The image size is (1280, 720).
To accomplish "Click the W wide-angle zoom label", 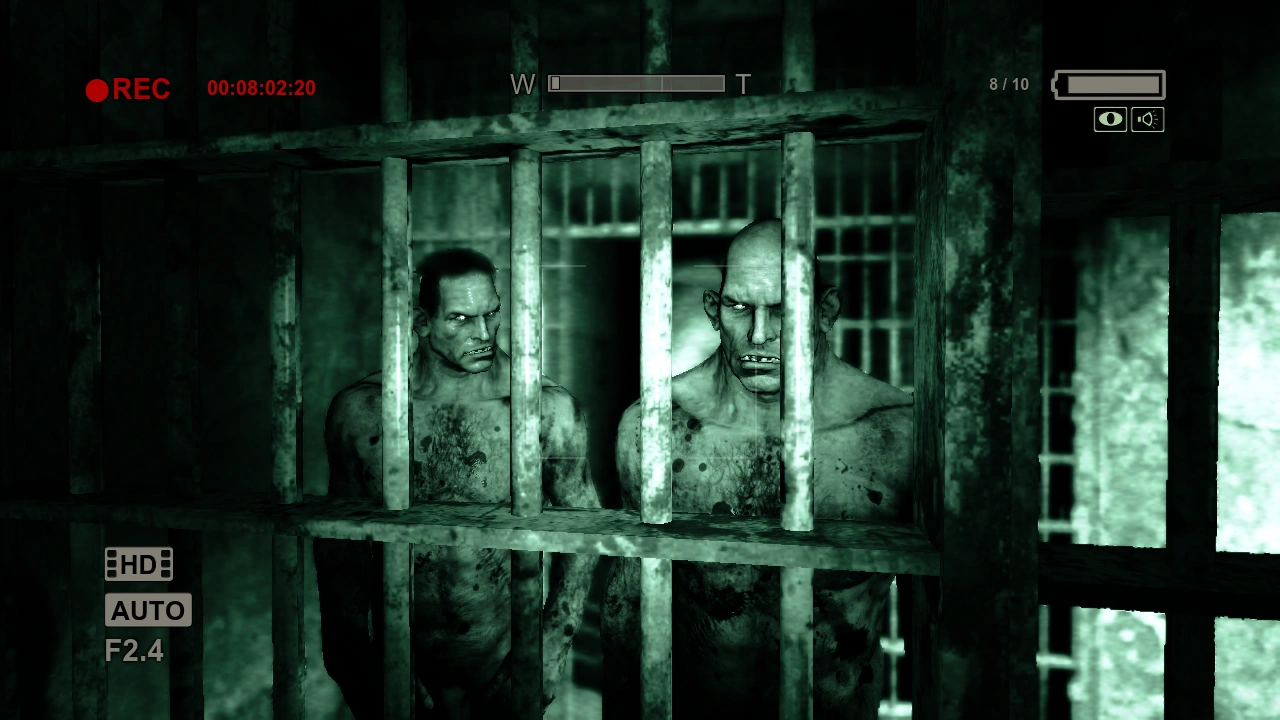I will click(523, 85).
